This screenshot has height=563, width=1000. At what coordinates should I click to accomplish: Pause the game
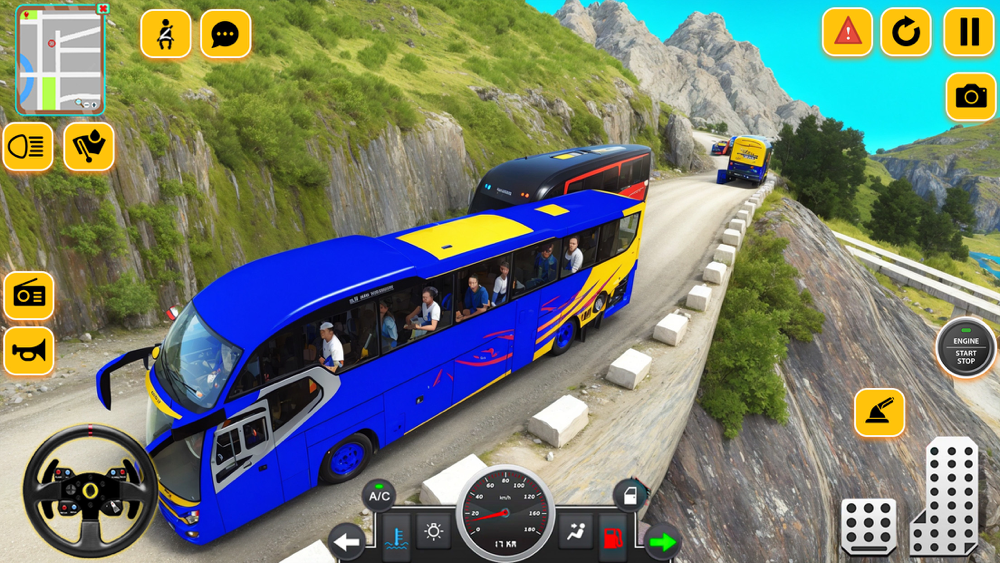[x=968, y=32]
